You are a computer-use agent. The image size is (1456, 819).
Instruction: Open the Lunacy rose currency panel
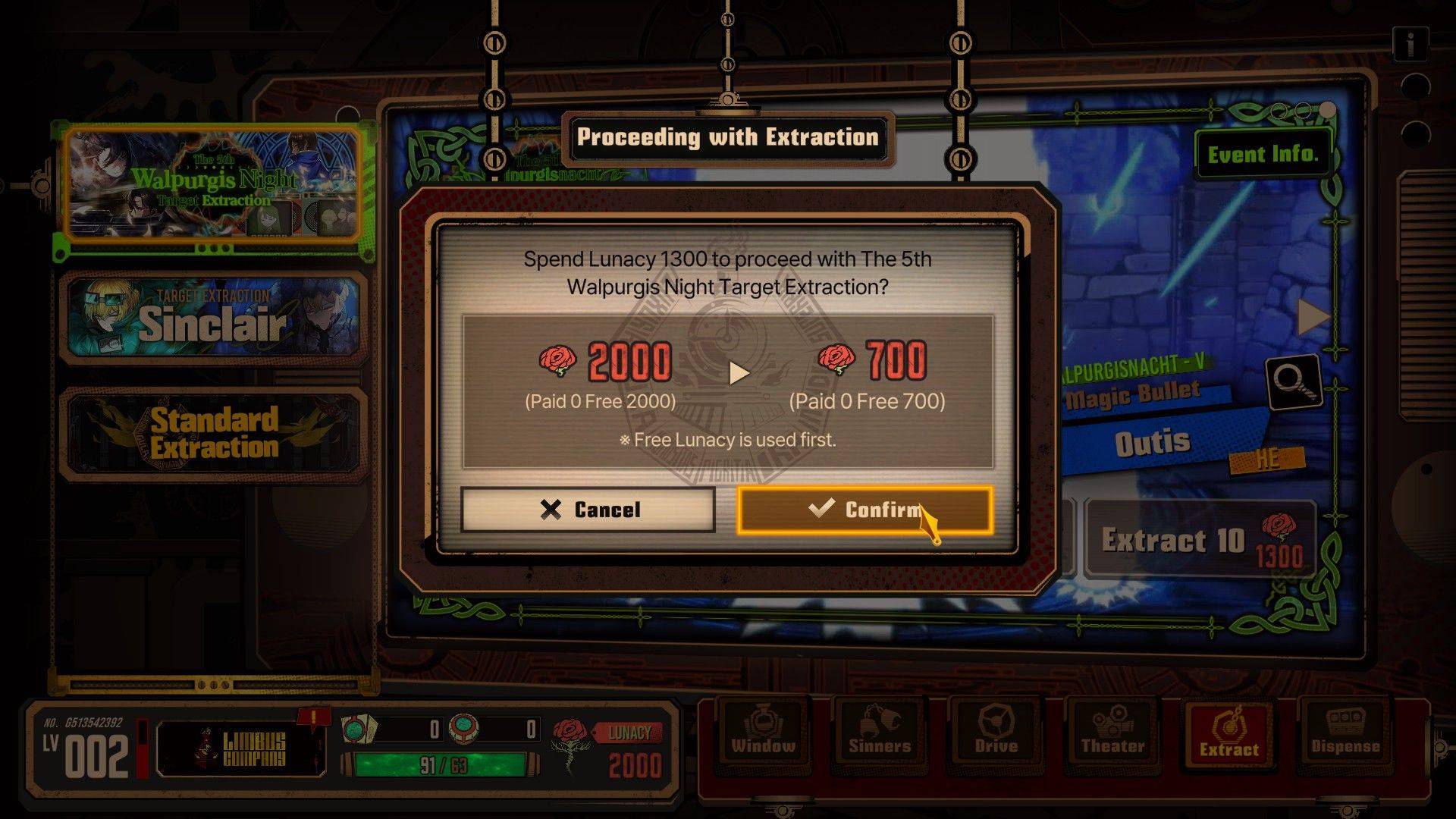[609, 749]
